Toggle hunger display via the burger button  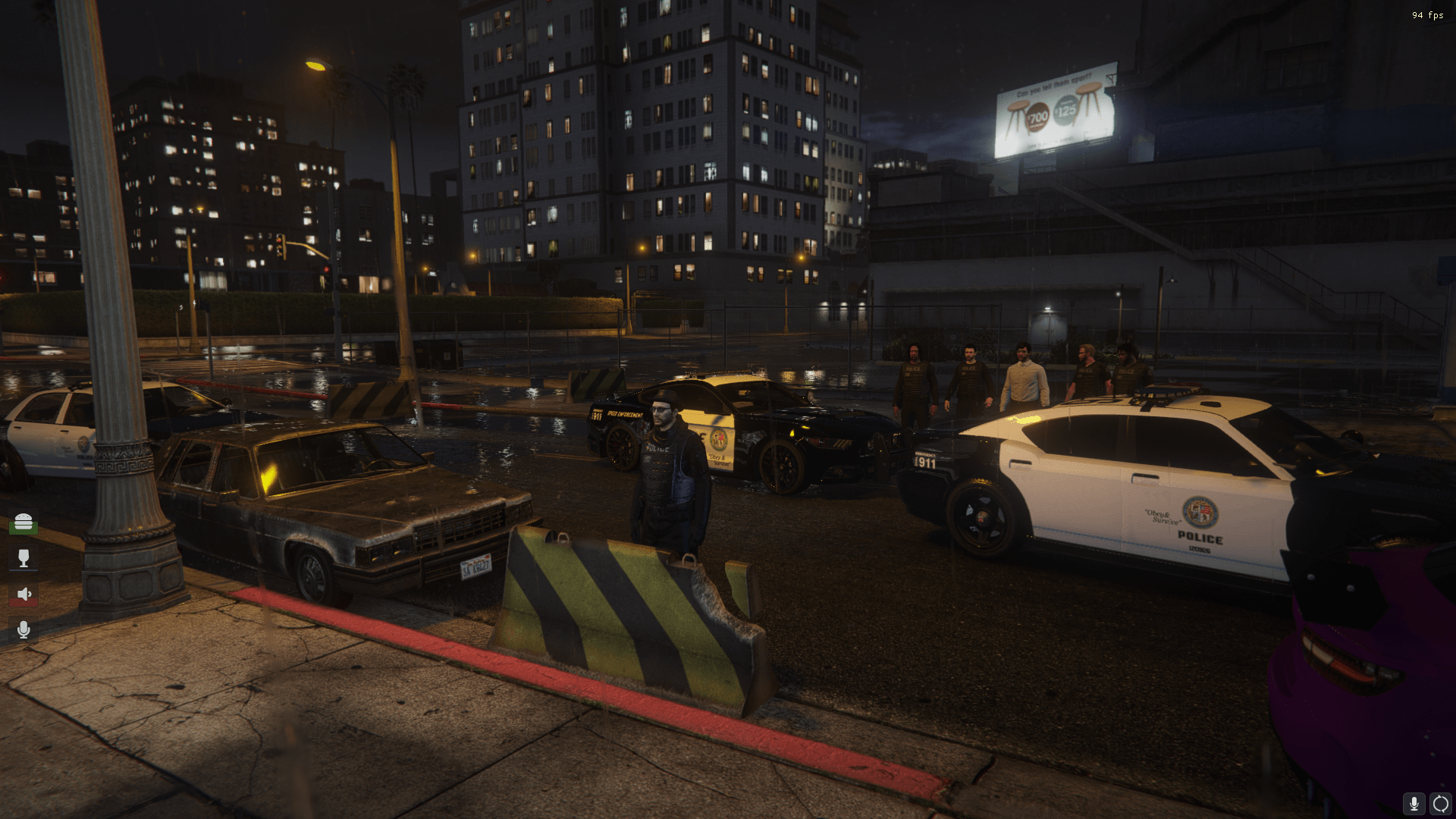click(24, 522)
